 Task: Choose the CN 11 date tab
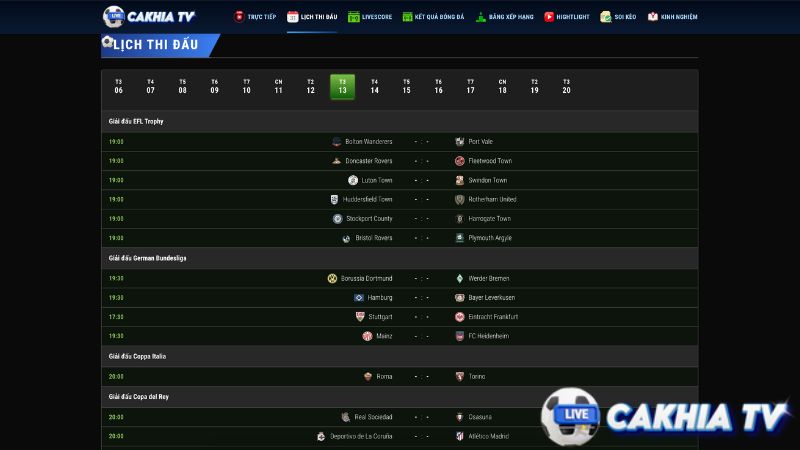click(279, 86)
